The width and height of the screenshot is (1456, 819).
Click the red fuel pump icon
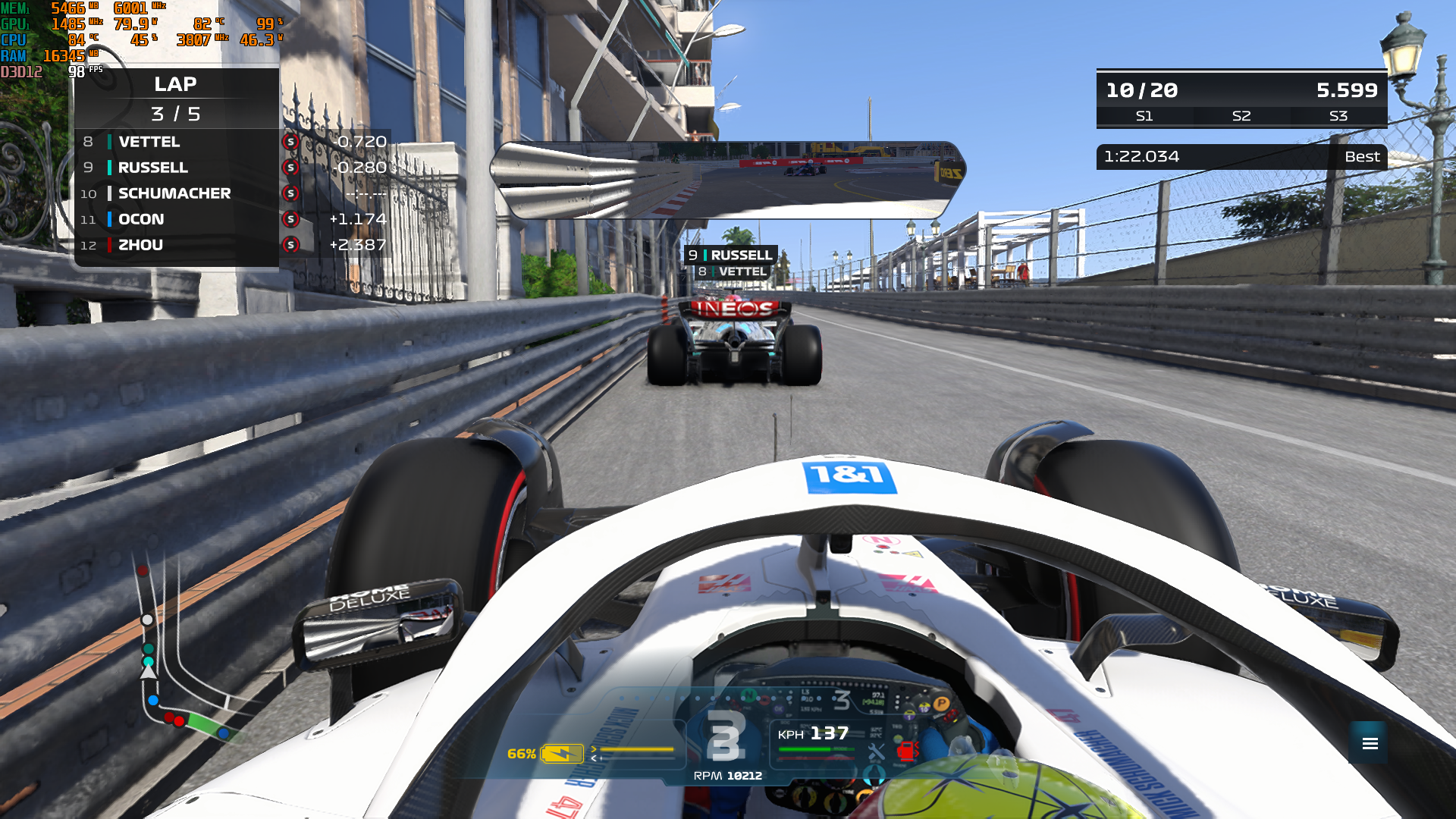click(x=906, y=751)
